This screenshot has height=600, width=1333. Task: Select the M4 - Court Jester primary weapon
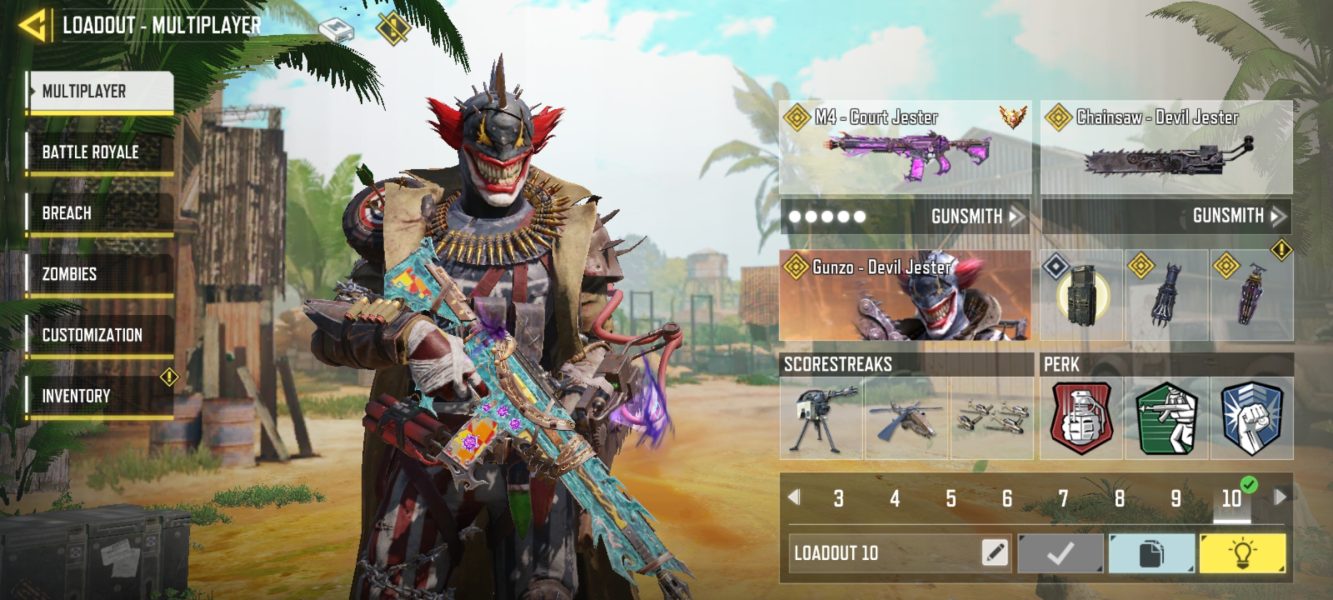click(905, 148)
